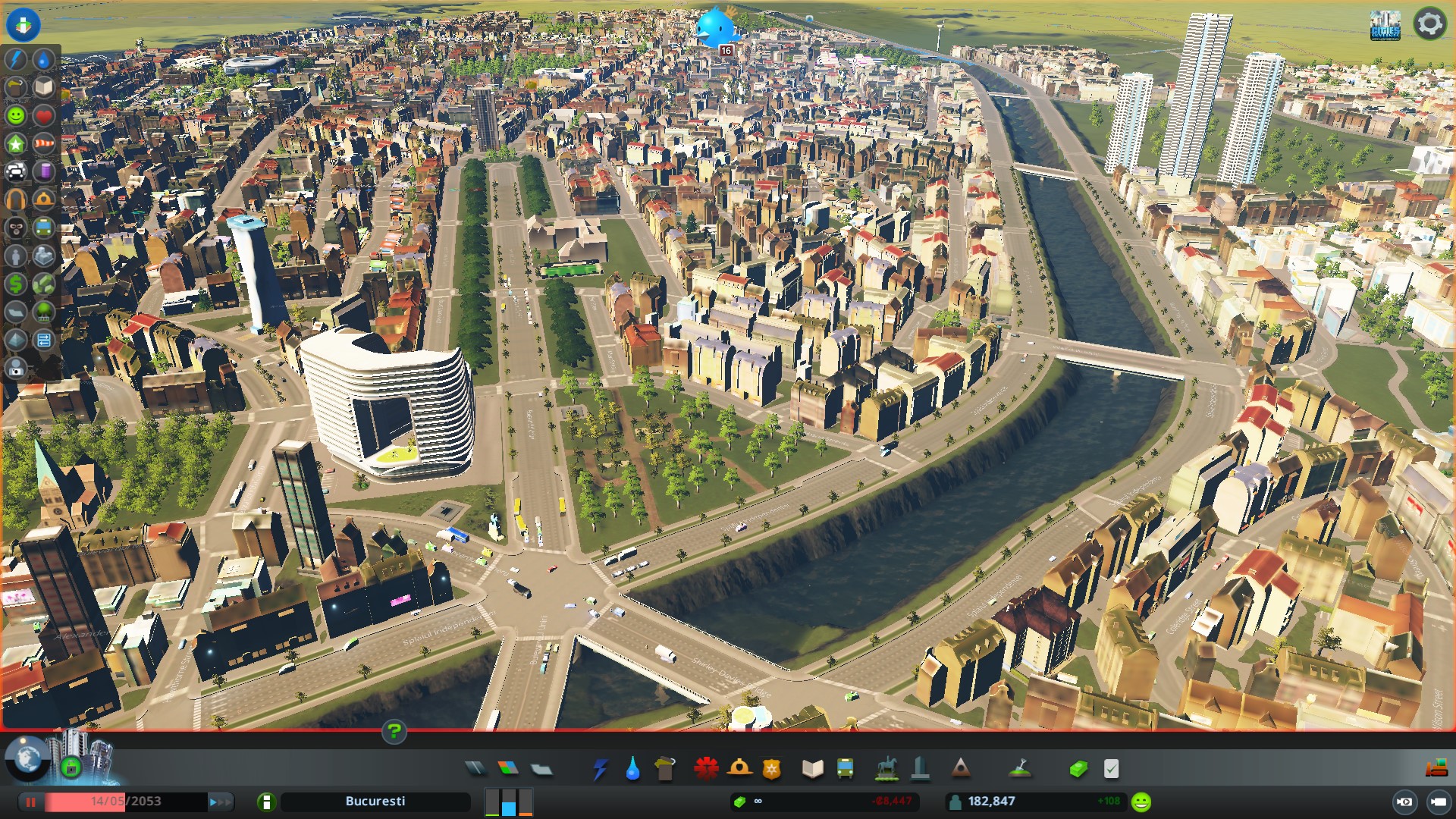Open the economy money panel
This screenshot has height=819, width=1456.
pyautogui.click(x=1078, y=770)
